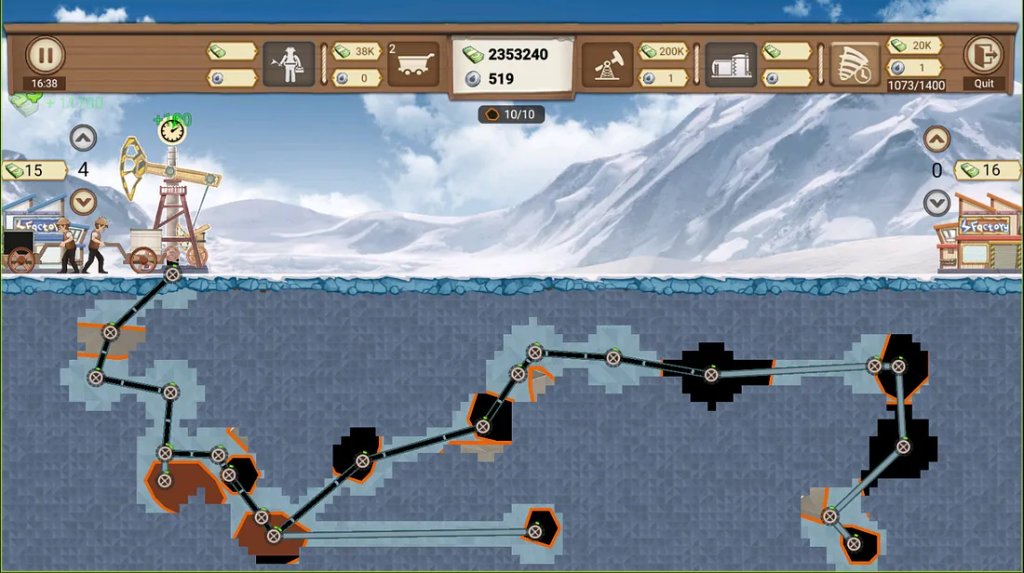Pause the game with the pause button
The image size is (1024, 573).
coord(44,54)
